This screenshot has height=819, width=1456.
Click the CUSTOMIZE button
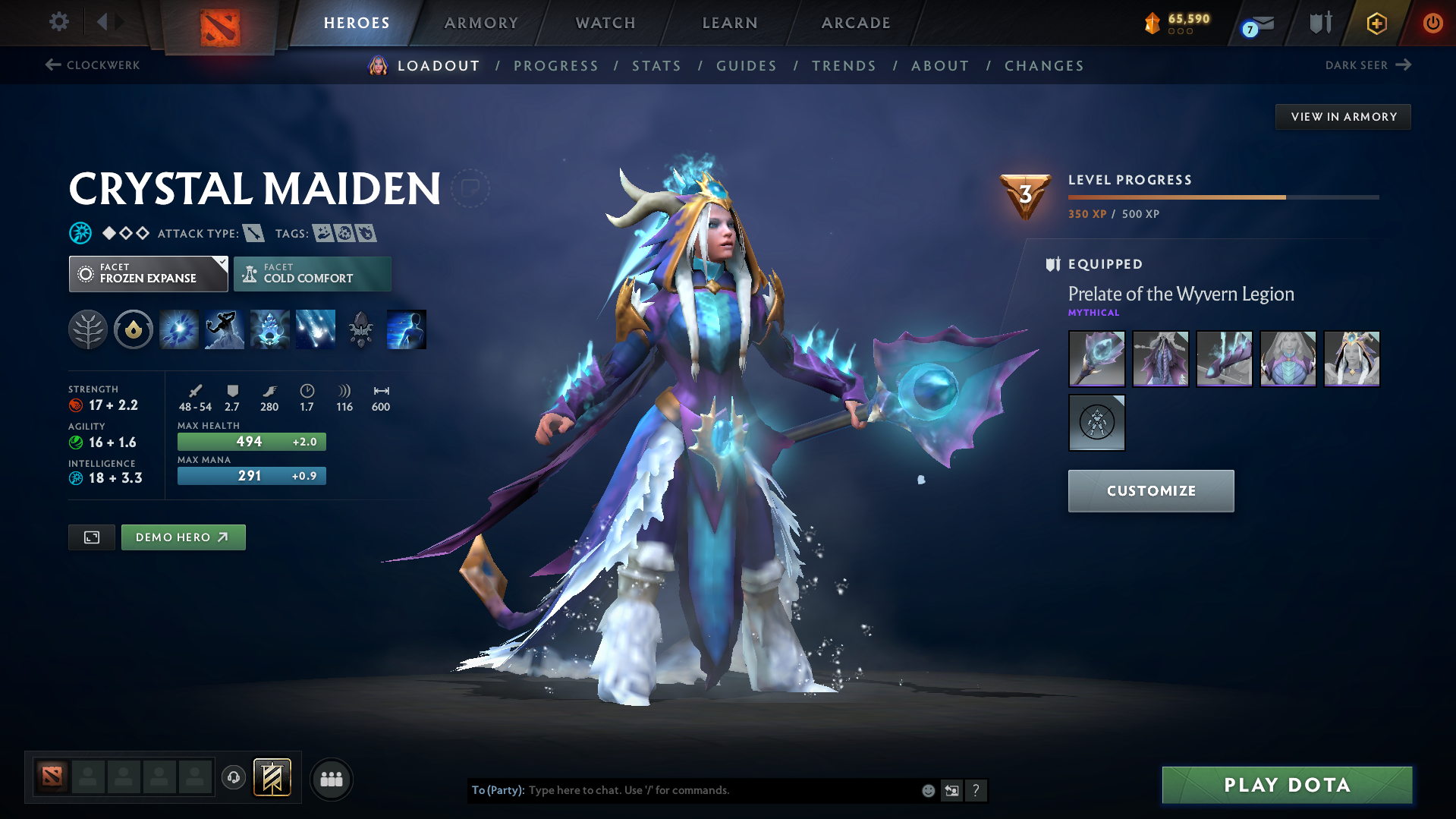tap(1150, 491)
